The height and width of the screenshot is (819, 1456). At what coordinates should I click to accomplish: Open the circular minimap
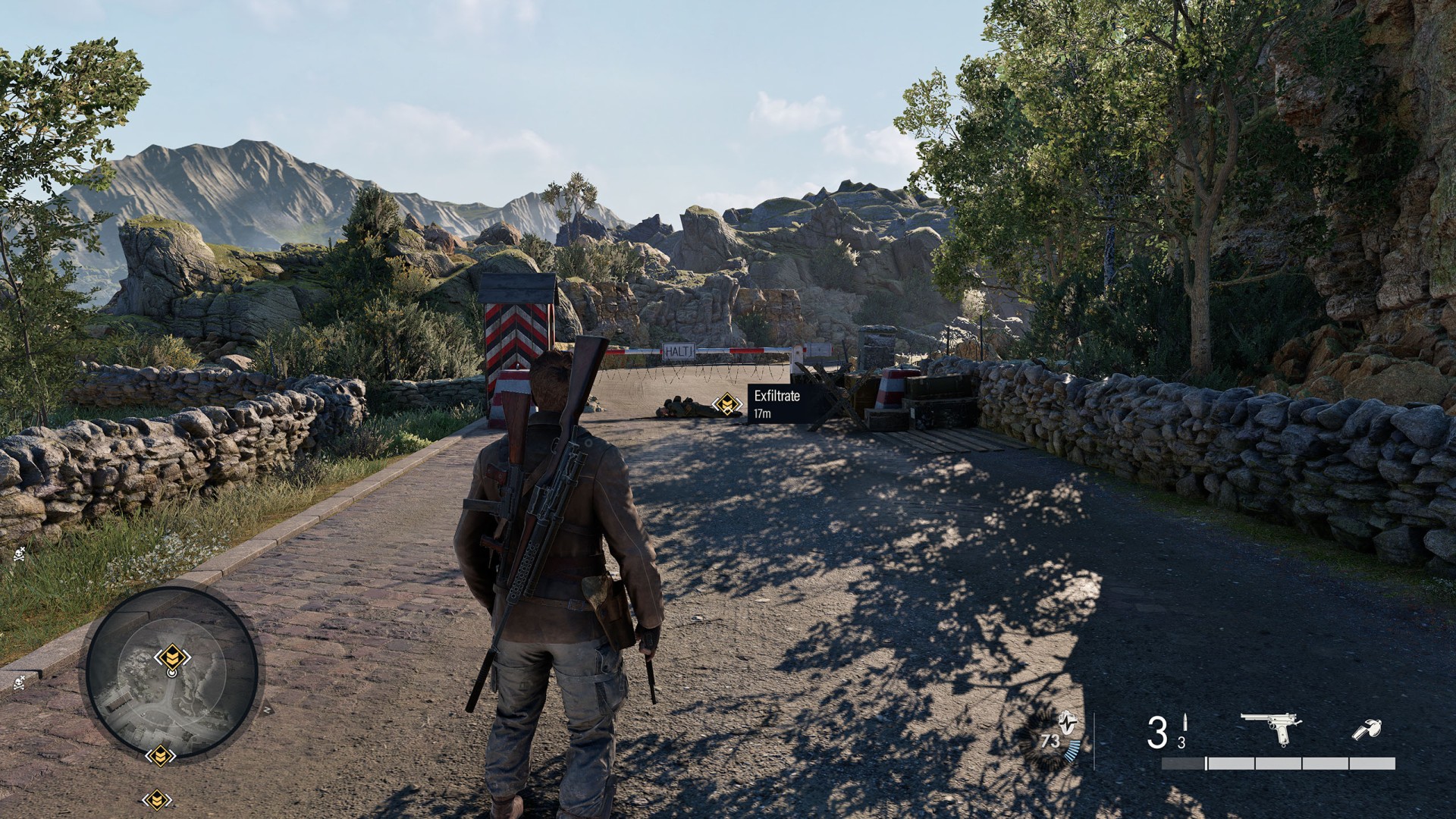click(x=171, y=673)
